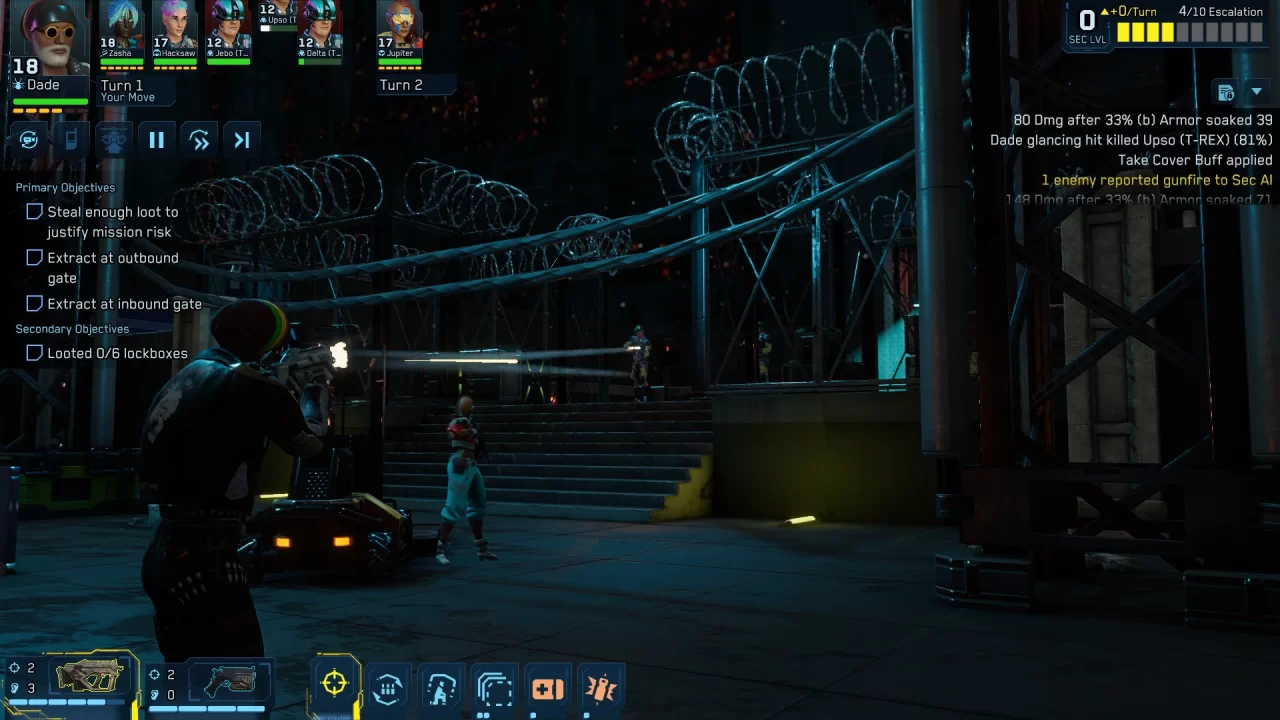This screenshot has width=1280, height=720.
Task: Open the phone comms icon
Action: [71, 139]
